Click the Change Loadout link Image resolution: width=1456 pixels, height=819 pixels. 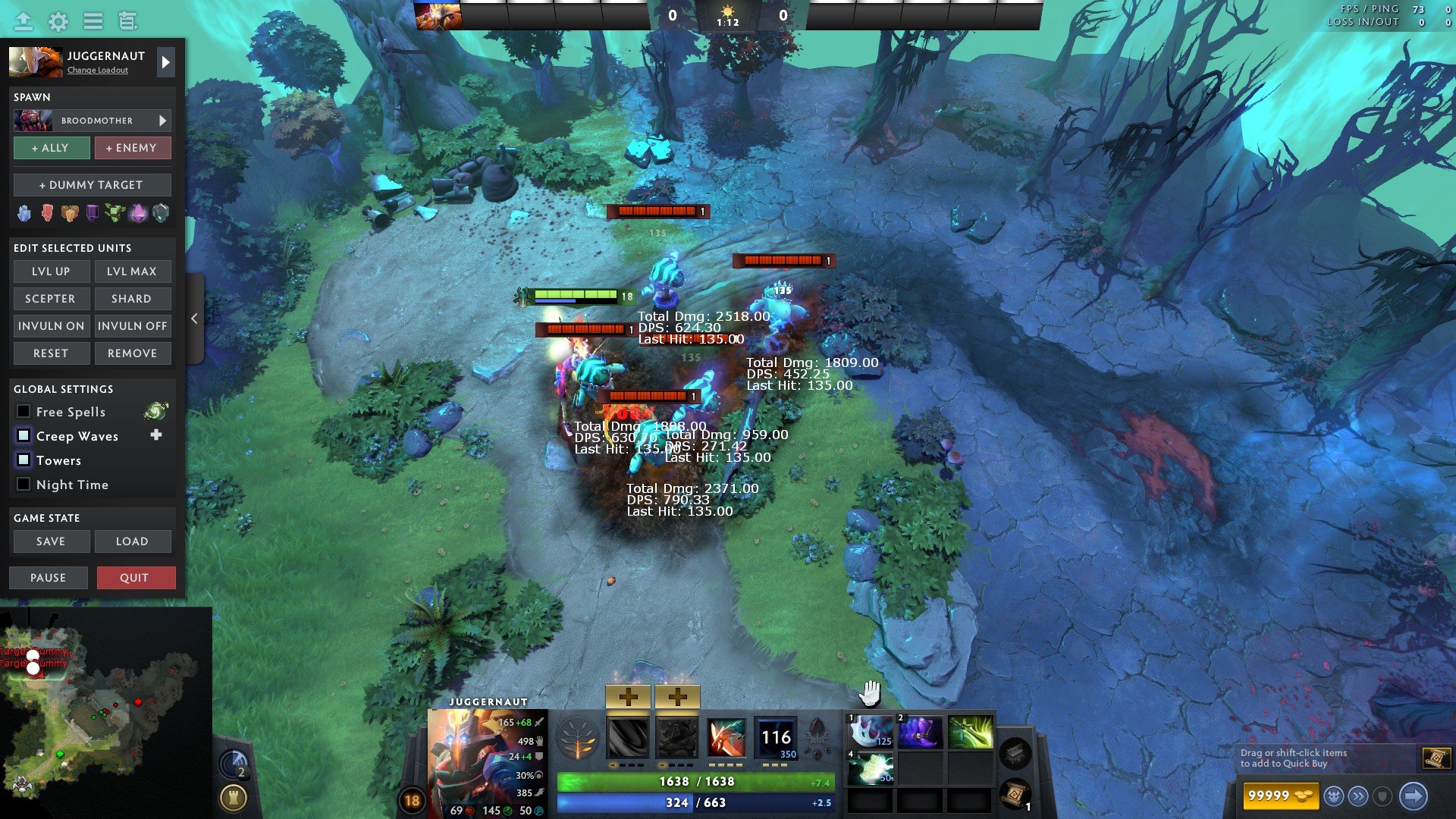click(97, 71)
